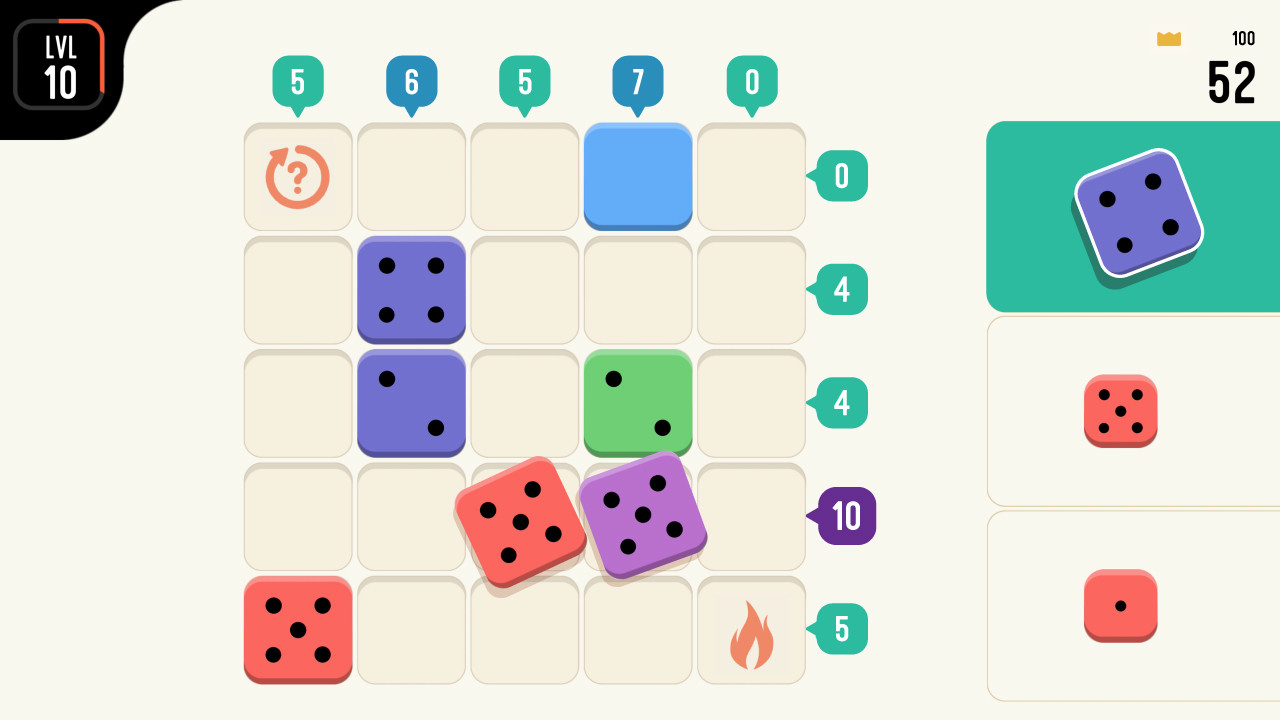This screenshot has width=1280, height=720.
Task: Click the row badge showing 5 beside the flame
Action: click(840, 630)
